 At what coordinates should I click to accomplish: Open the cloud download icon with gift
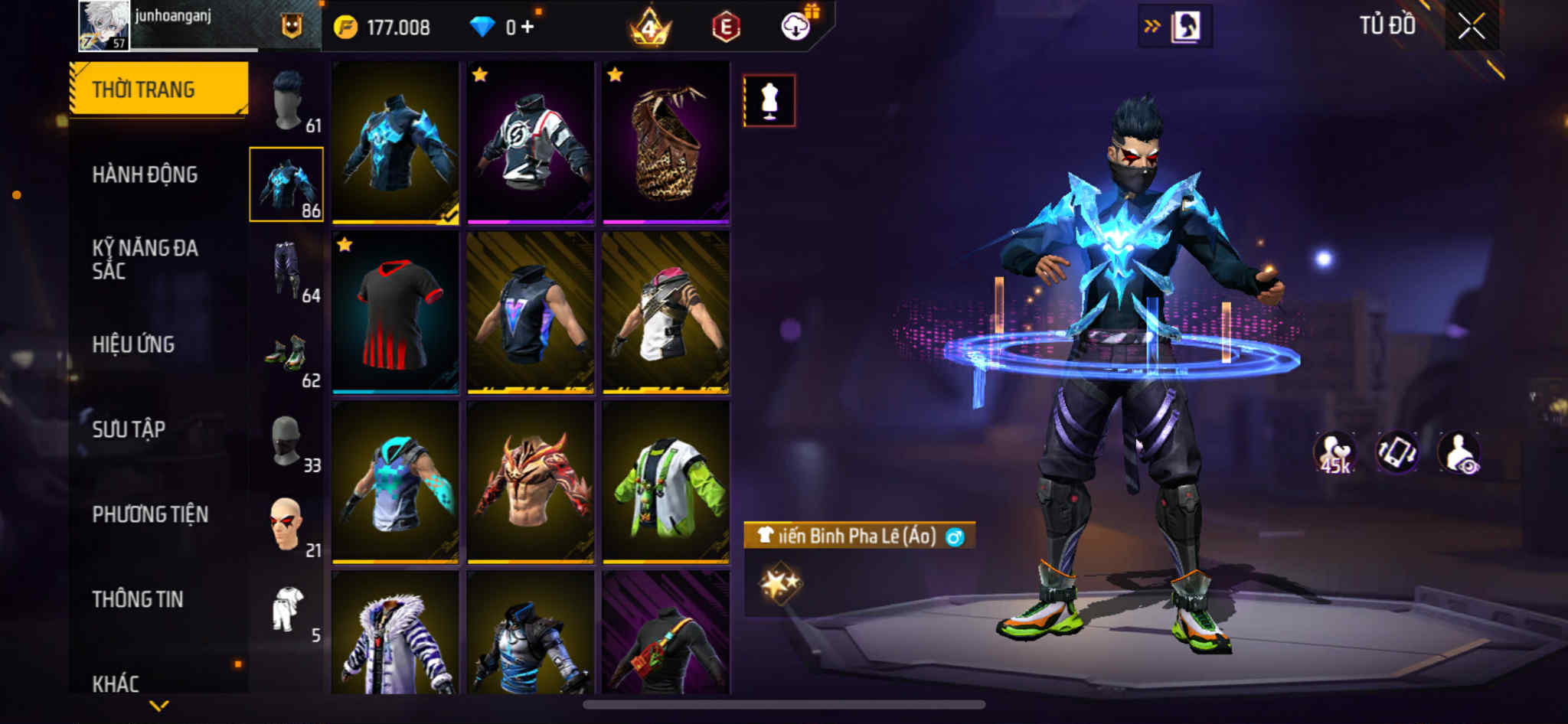click(x=796, y=28)
